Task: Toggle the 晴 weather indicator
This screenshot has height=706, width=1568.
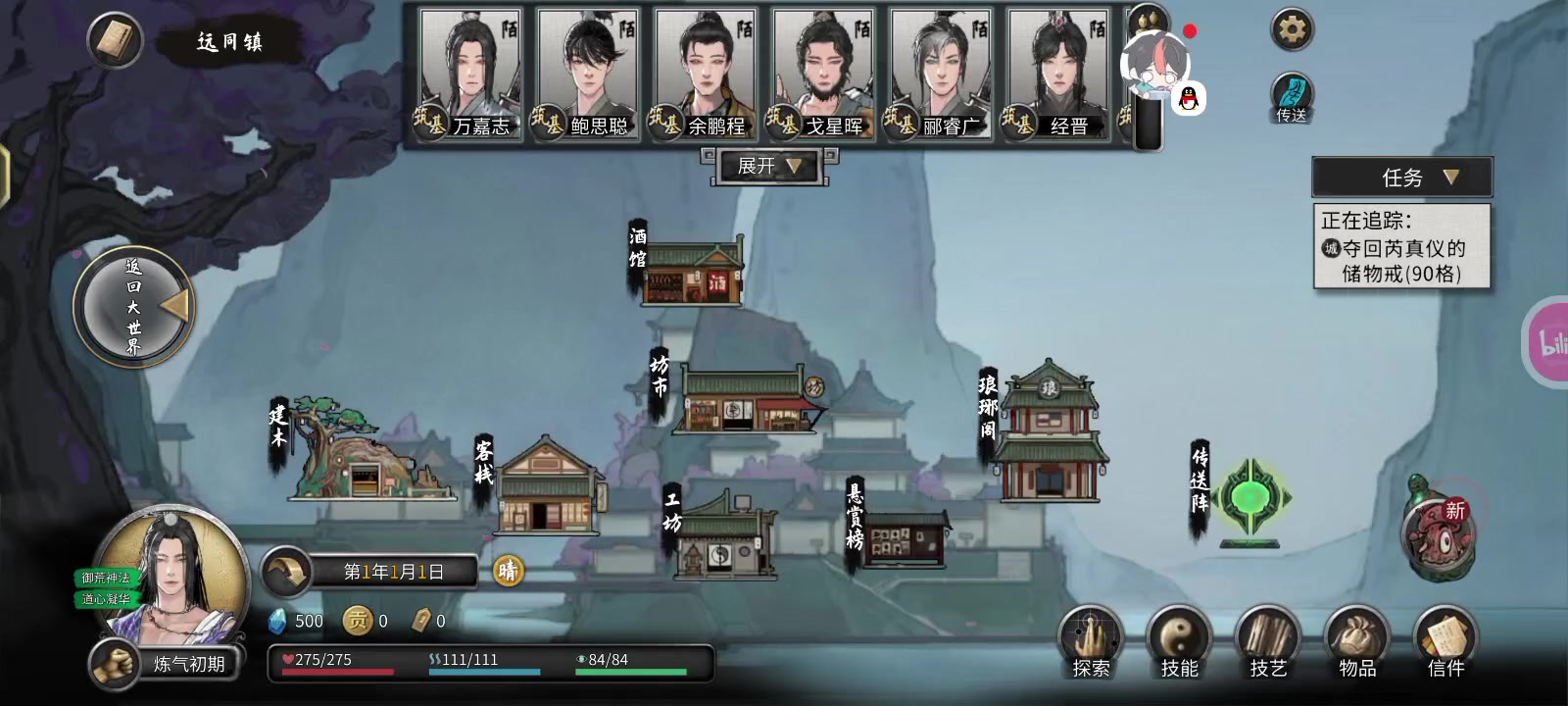Action: (x=511, y=570)
